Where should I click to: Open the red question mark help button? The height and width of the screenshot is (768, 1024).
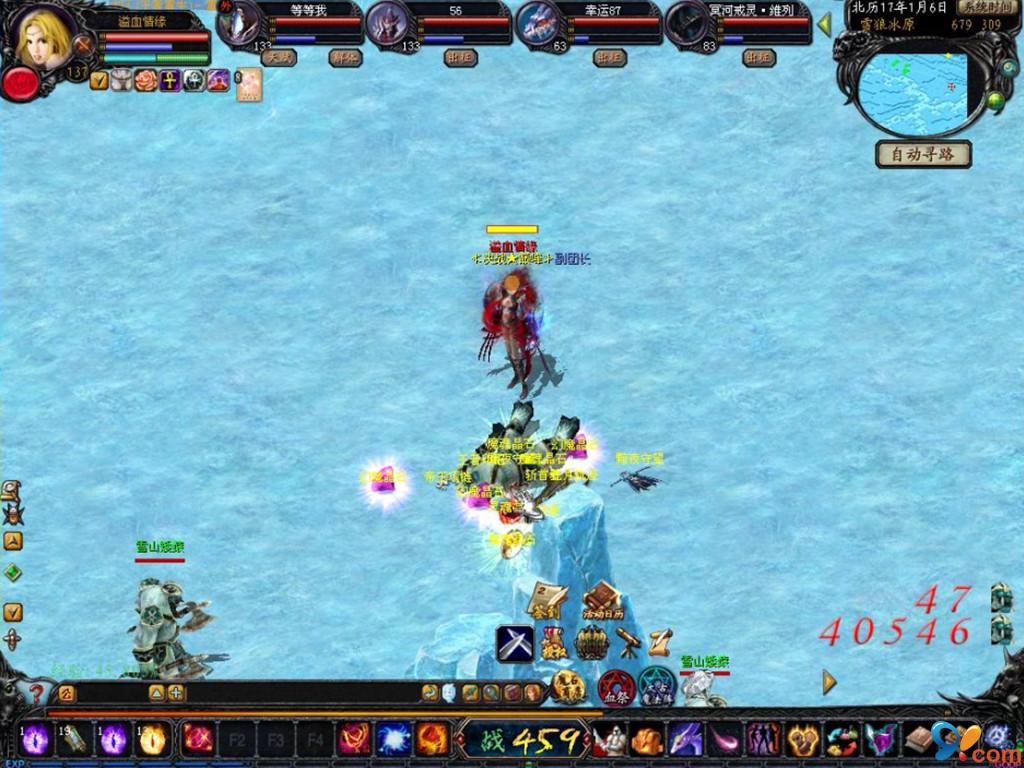[x=37, y=692]
